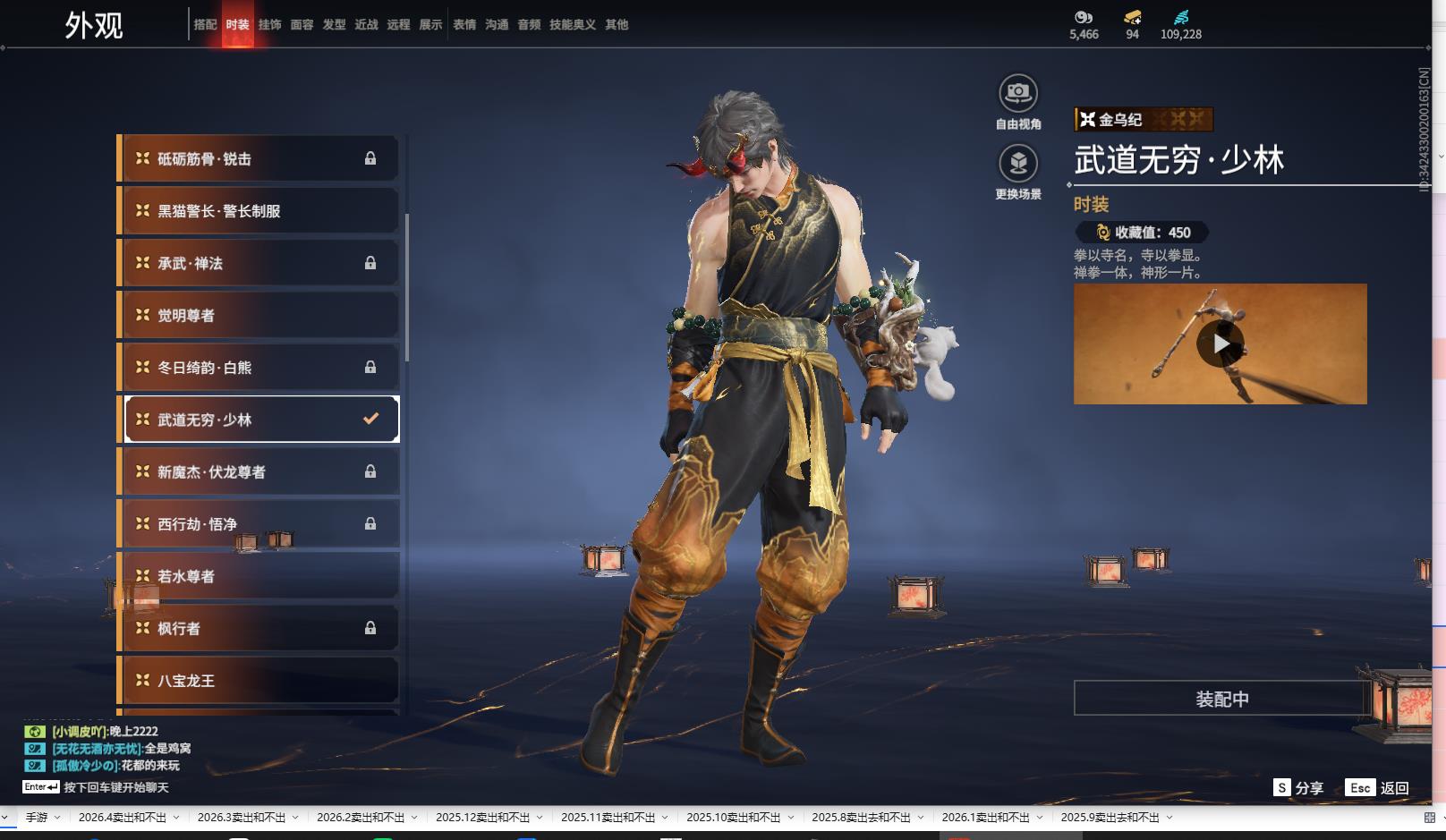Click the 装配中 equip button
Screen dimensions: 1446x840
pyautogui.click(x=1221, y=699)
